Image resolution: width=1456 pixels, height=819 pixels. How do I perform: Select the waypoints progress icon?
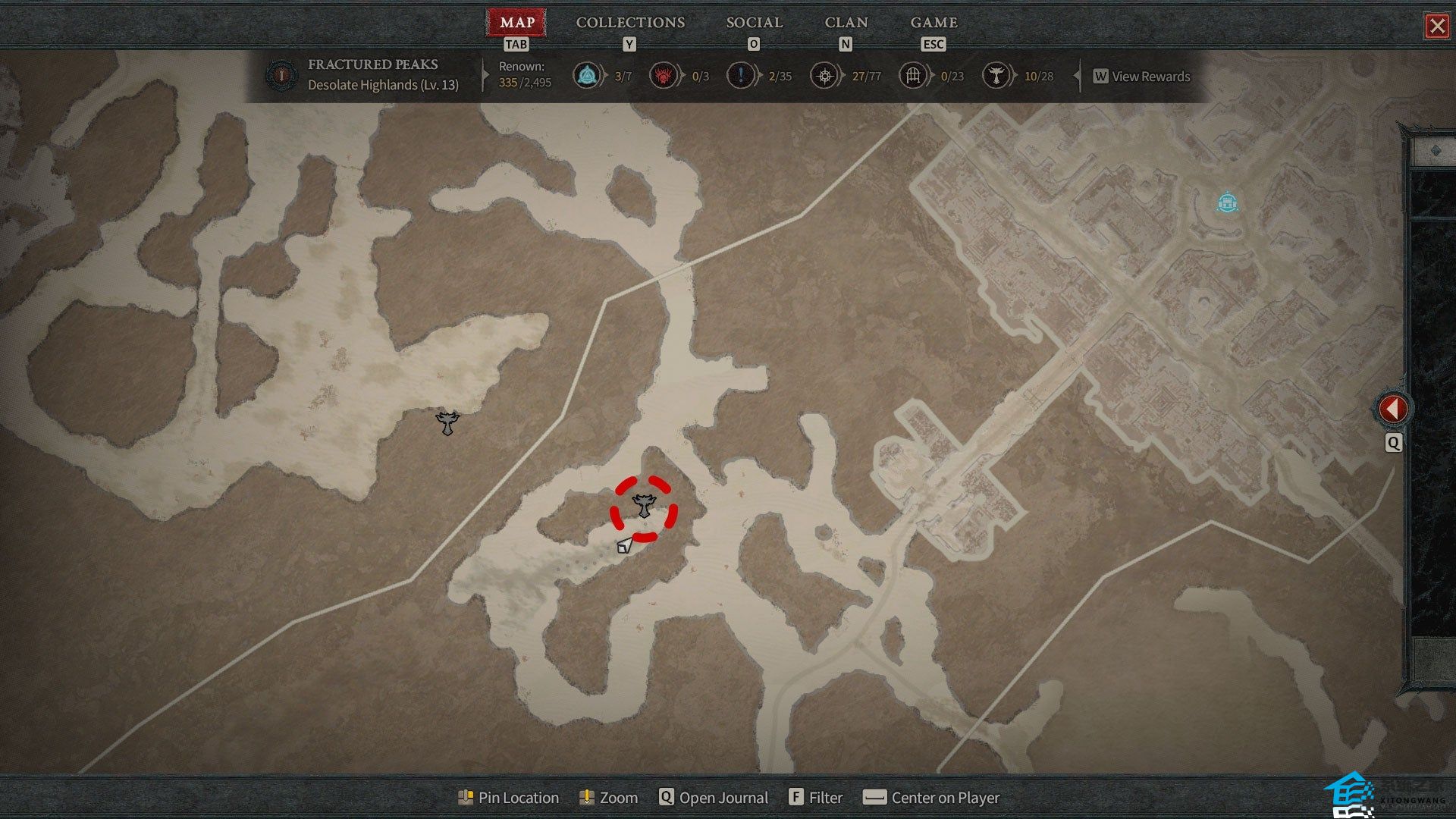click(586, 76)
